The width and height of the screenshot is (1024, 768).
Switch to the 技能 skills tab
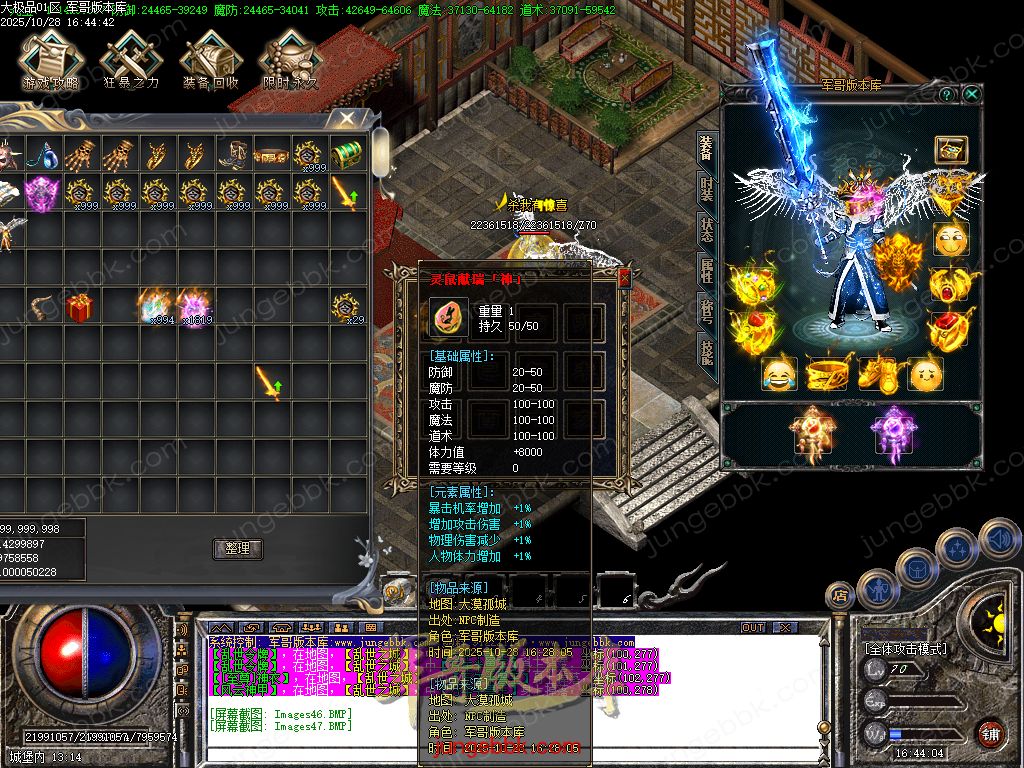pos(707,350)
